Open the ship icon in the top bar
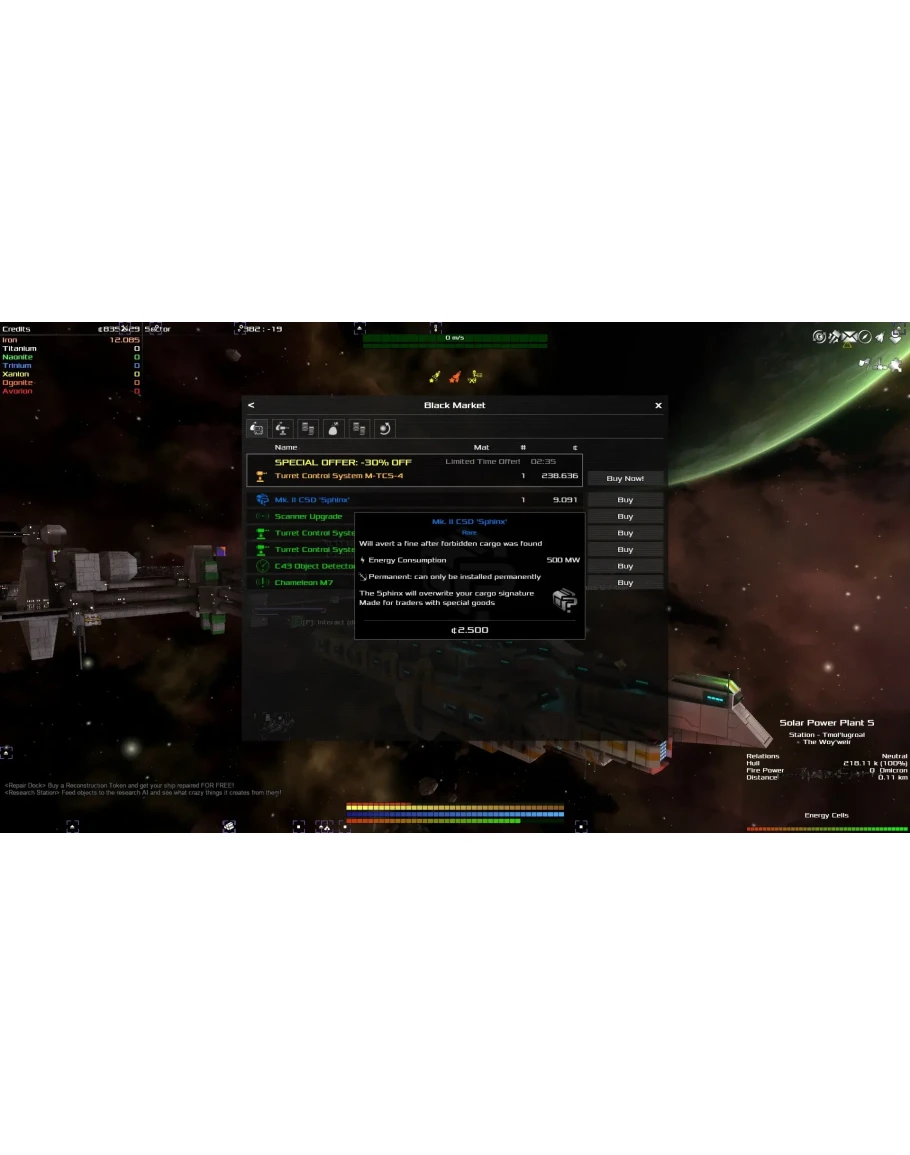 (x=880, y=337)
